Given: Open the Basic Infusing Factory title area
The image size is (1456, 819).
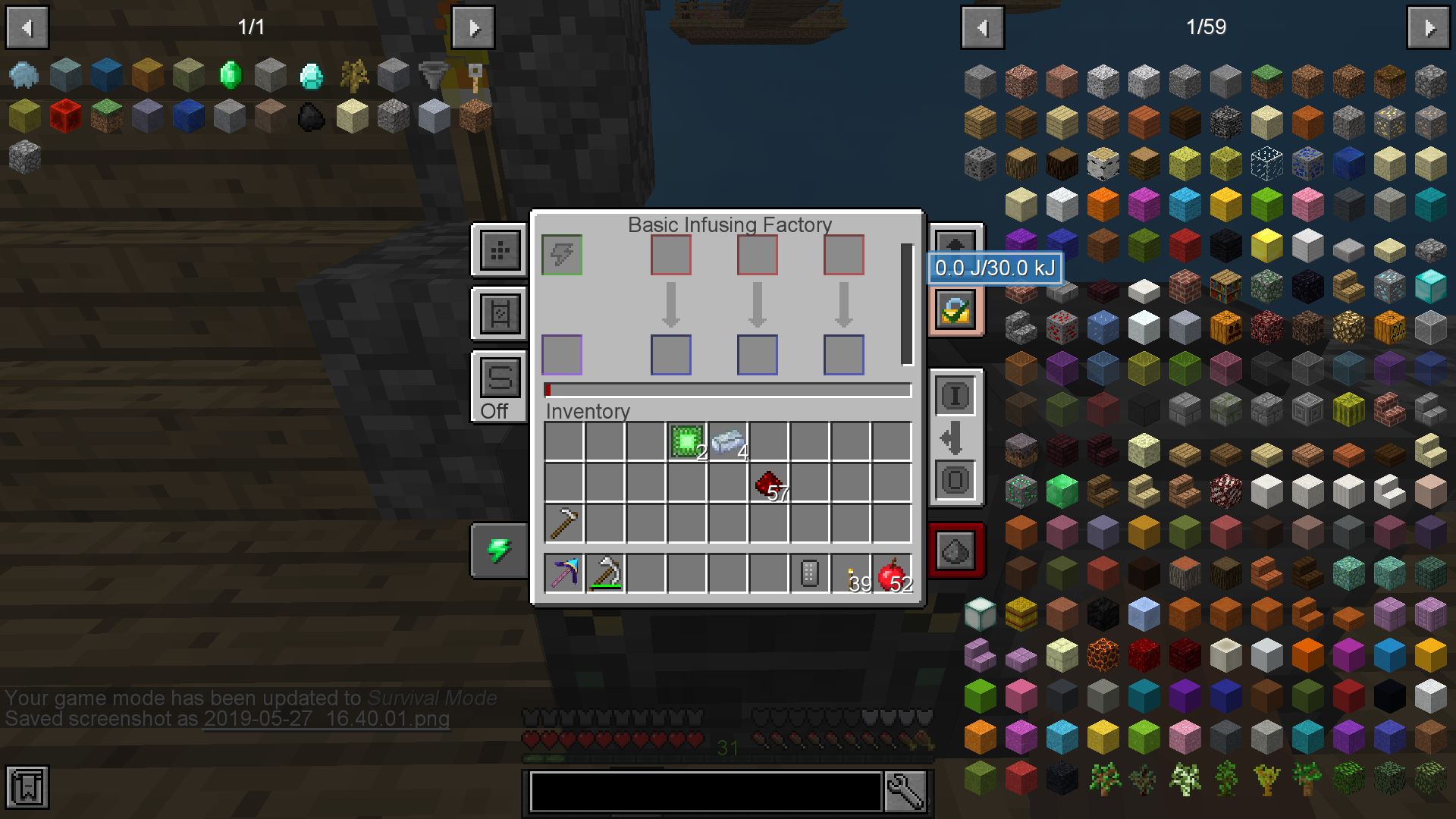Looking at the screenshot, I should [728, 224].
